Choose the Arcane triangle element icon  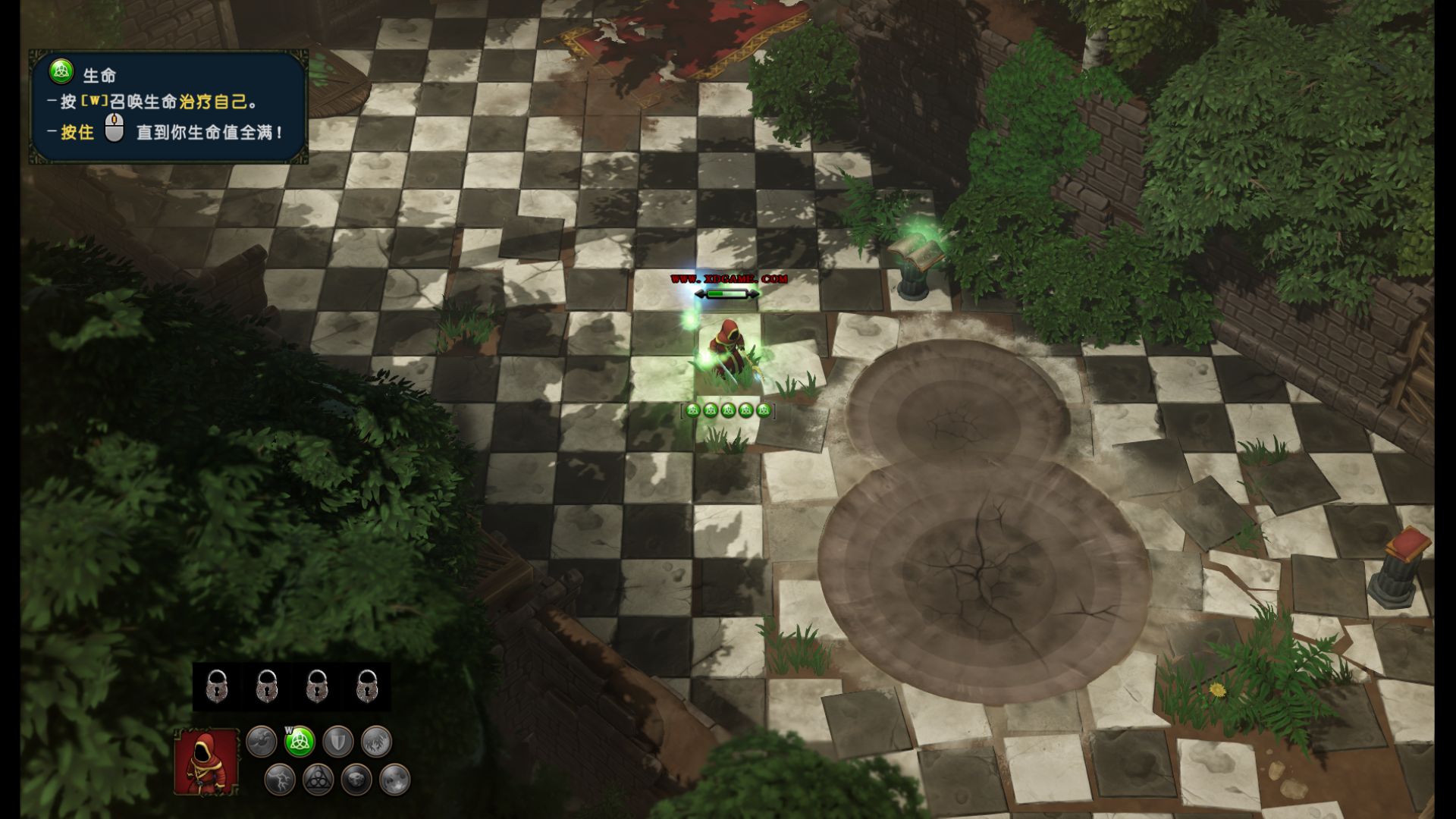(318, 780)
